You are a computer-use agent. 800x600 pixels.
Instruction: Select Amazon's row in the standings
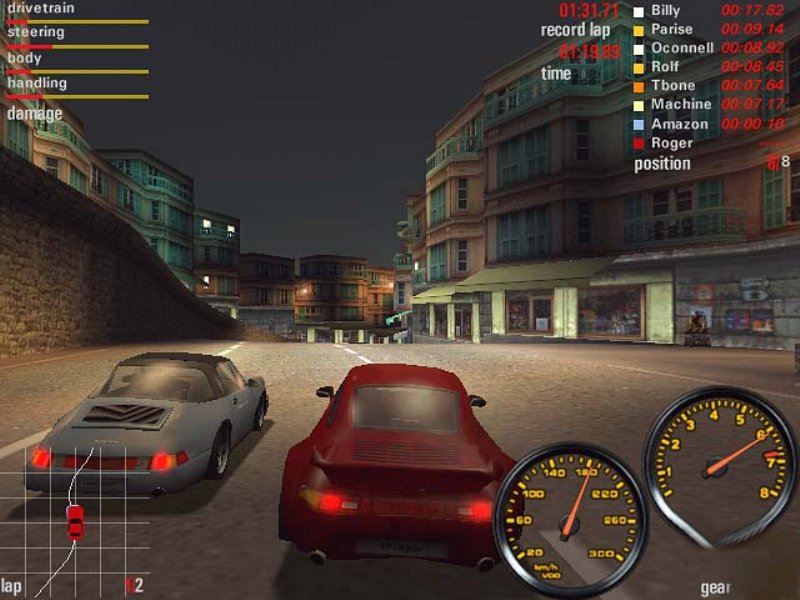(x=679, y=124)
